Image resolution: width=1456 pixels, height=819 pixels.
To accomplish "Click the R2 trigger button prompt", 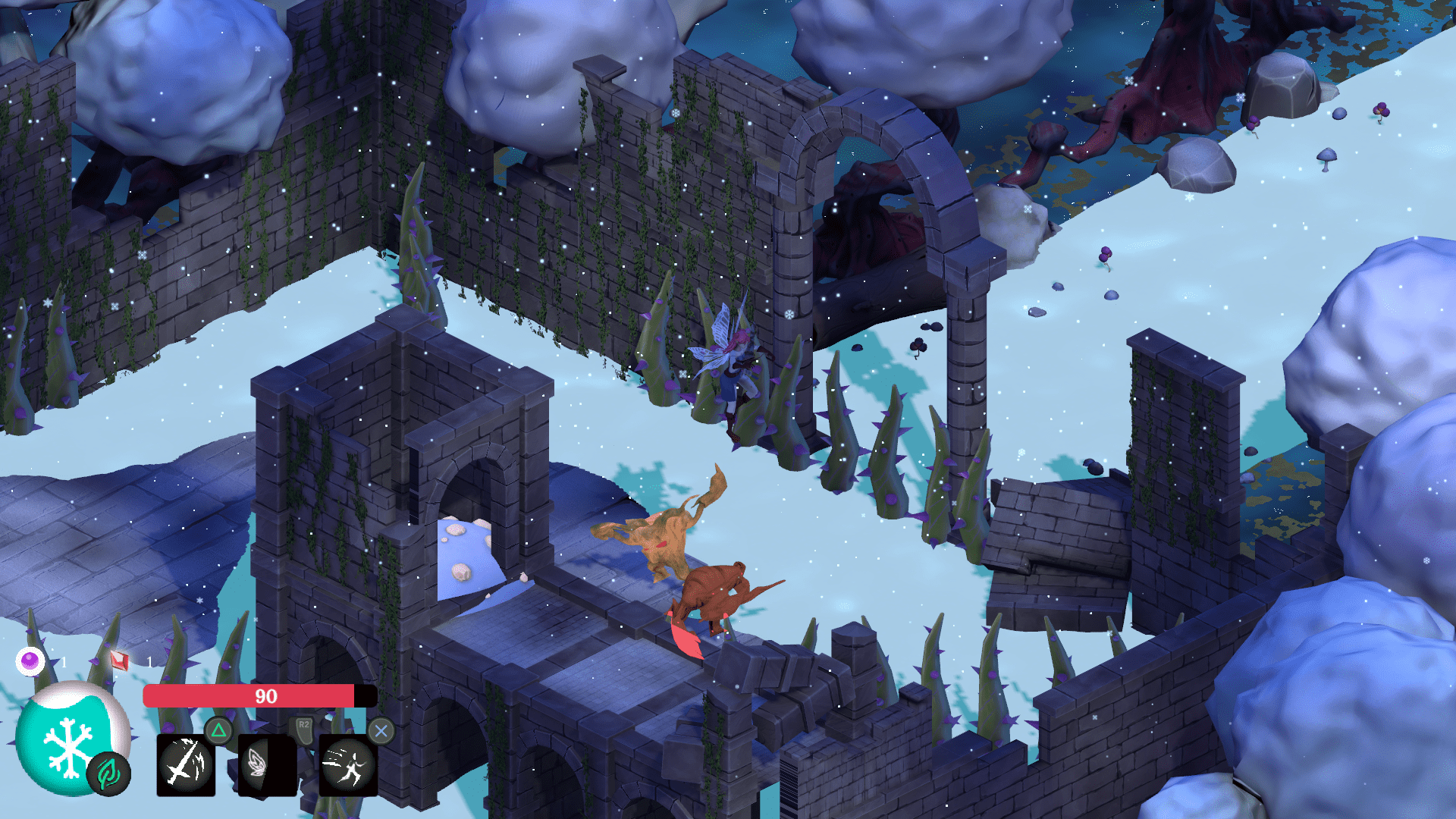I will coord(303,726).
